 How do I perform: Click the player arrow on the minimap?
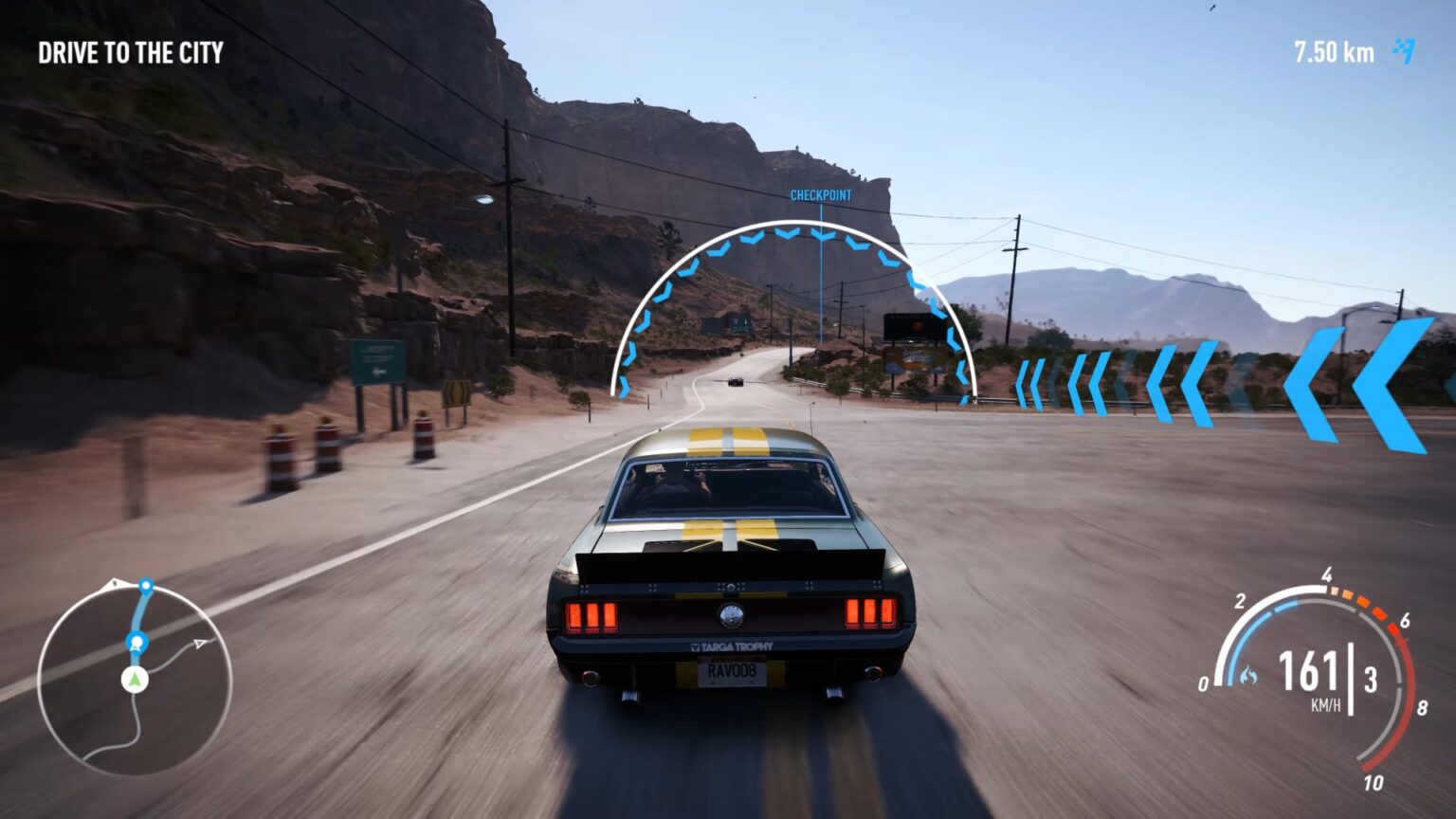coord(133,680)
